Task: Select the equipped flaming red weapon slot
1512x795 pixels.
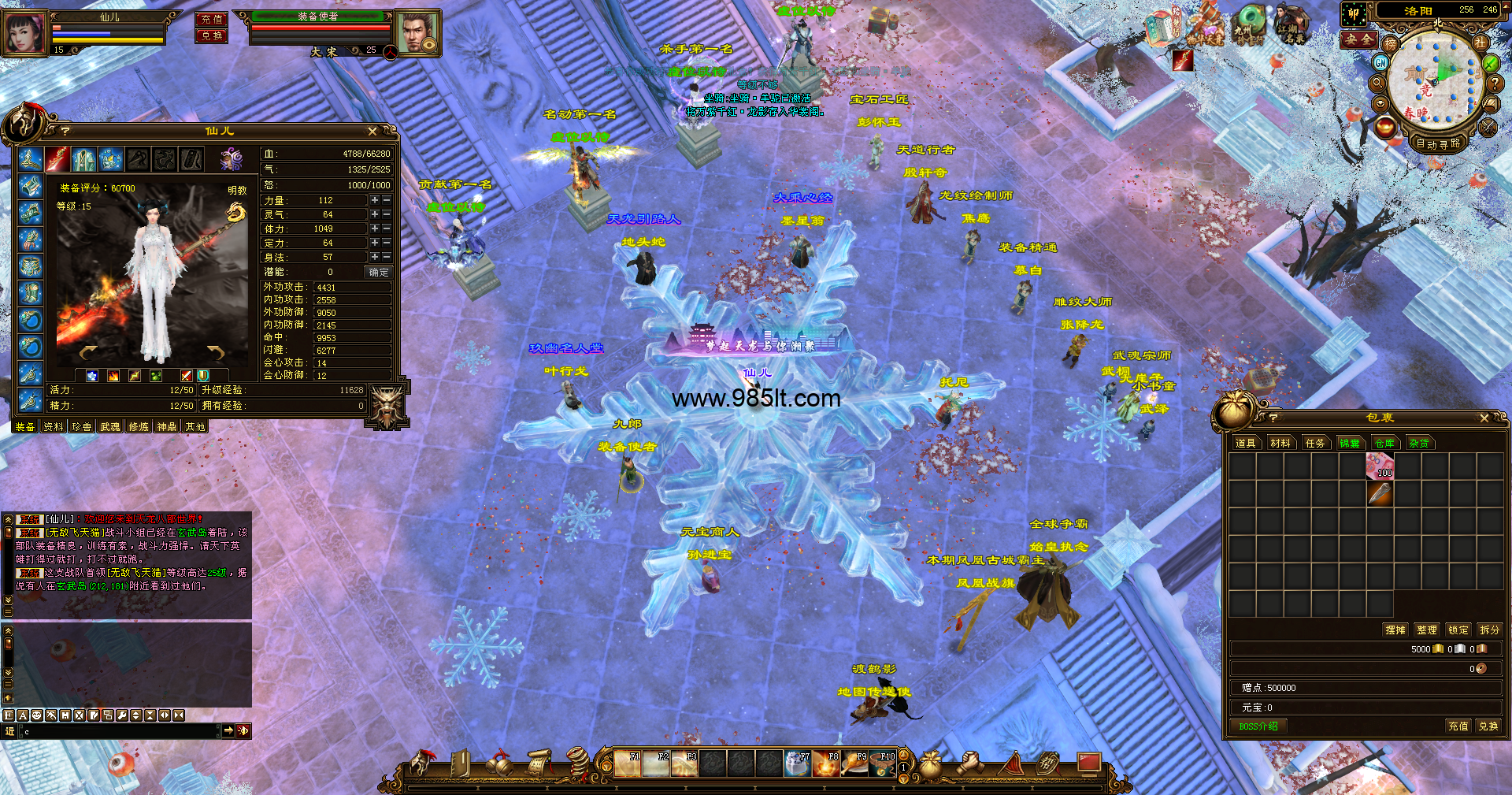Action: tap(57, 160)
